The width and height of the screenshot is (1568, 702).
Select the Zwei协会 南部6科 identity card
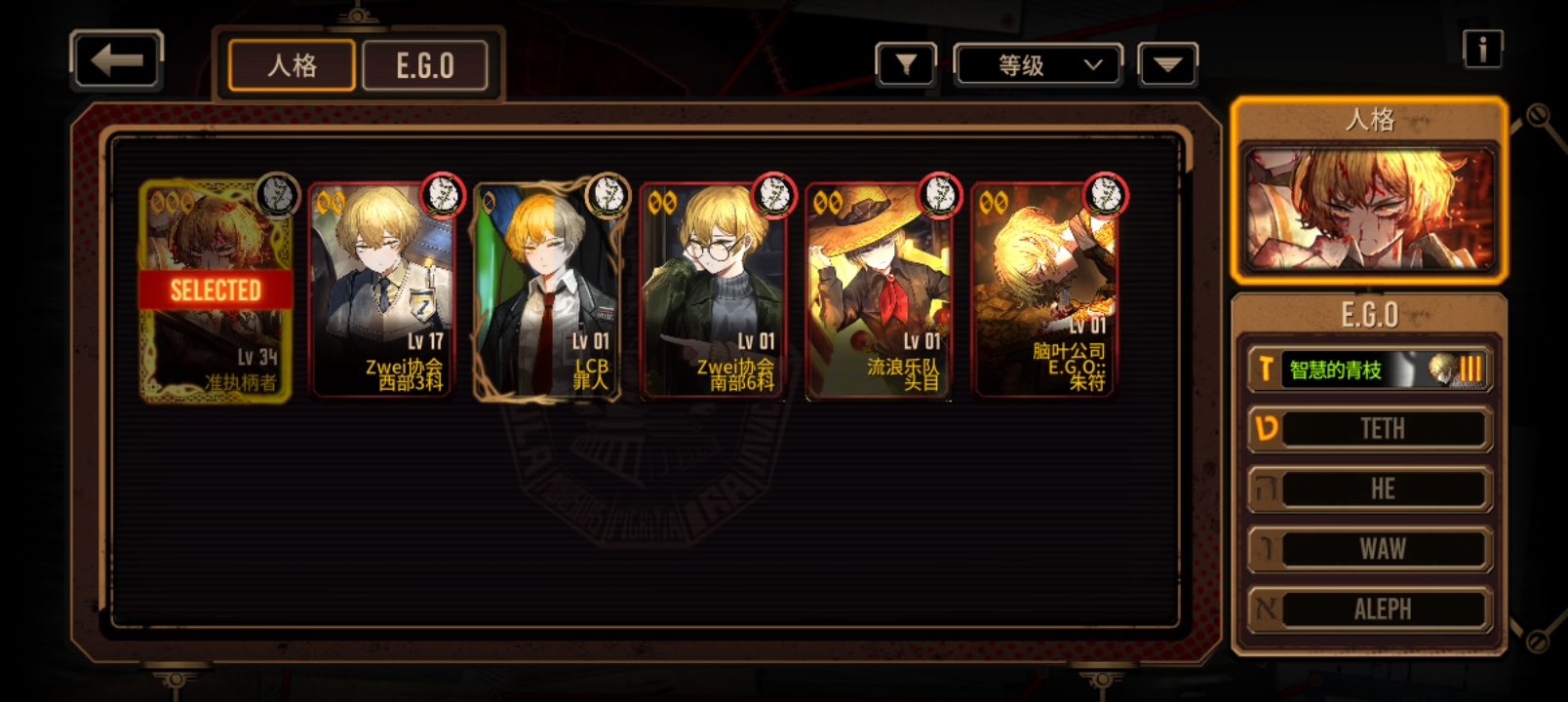[x=713, y=292]
